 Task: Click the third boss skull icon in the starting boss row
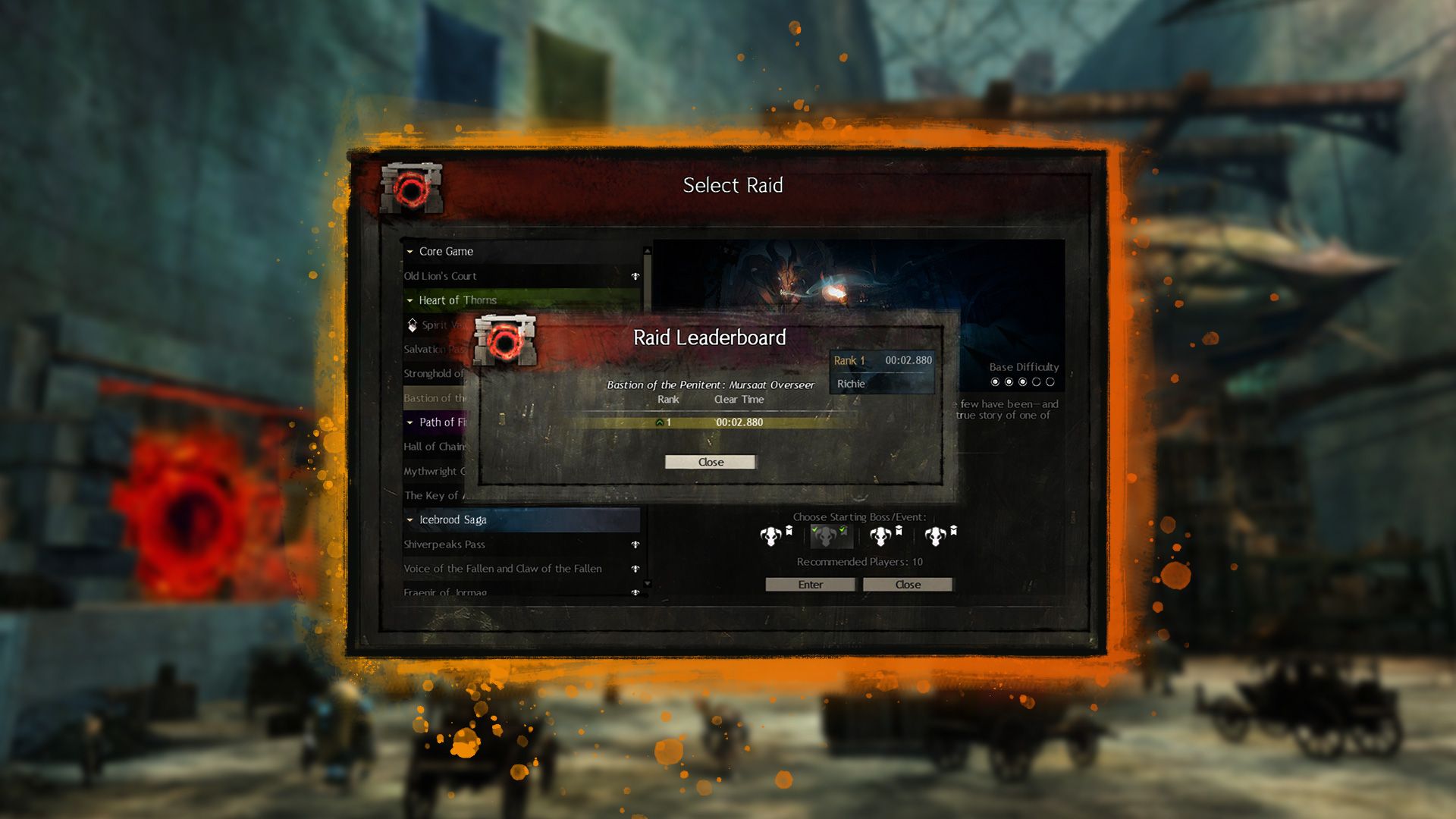tap(880, 538)
